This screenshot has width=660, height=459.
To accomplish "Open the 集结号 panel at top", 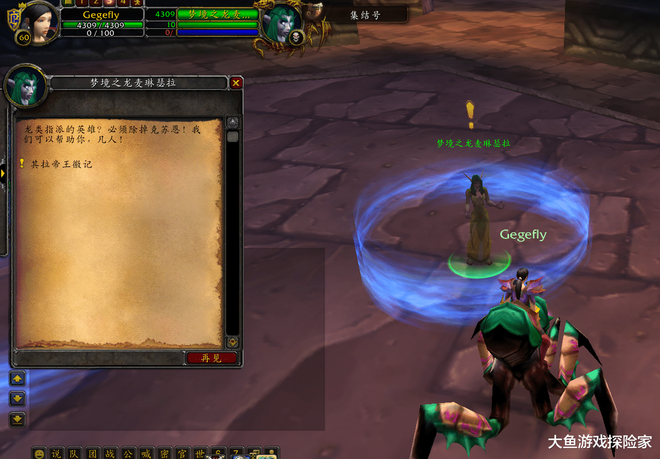I will 363,15.
